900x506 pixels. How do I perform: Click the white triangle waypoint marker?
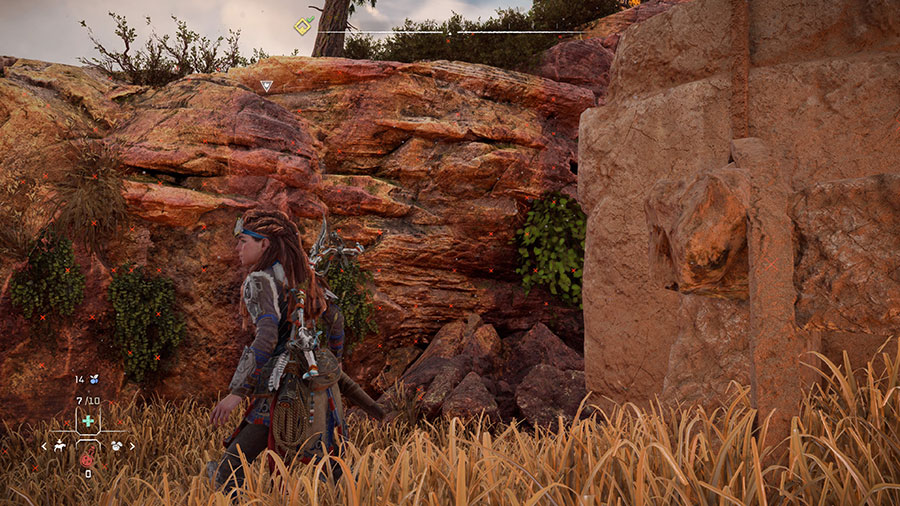click(x=266, y=86)
